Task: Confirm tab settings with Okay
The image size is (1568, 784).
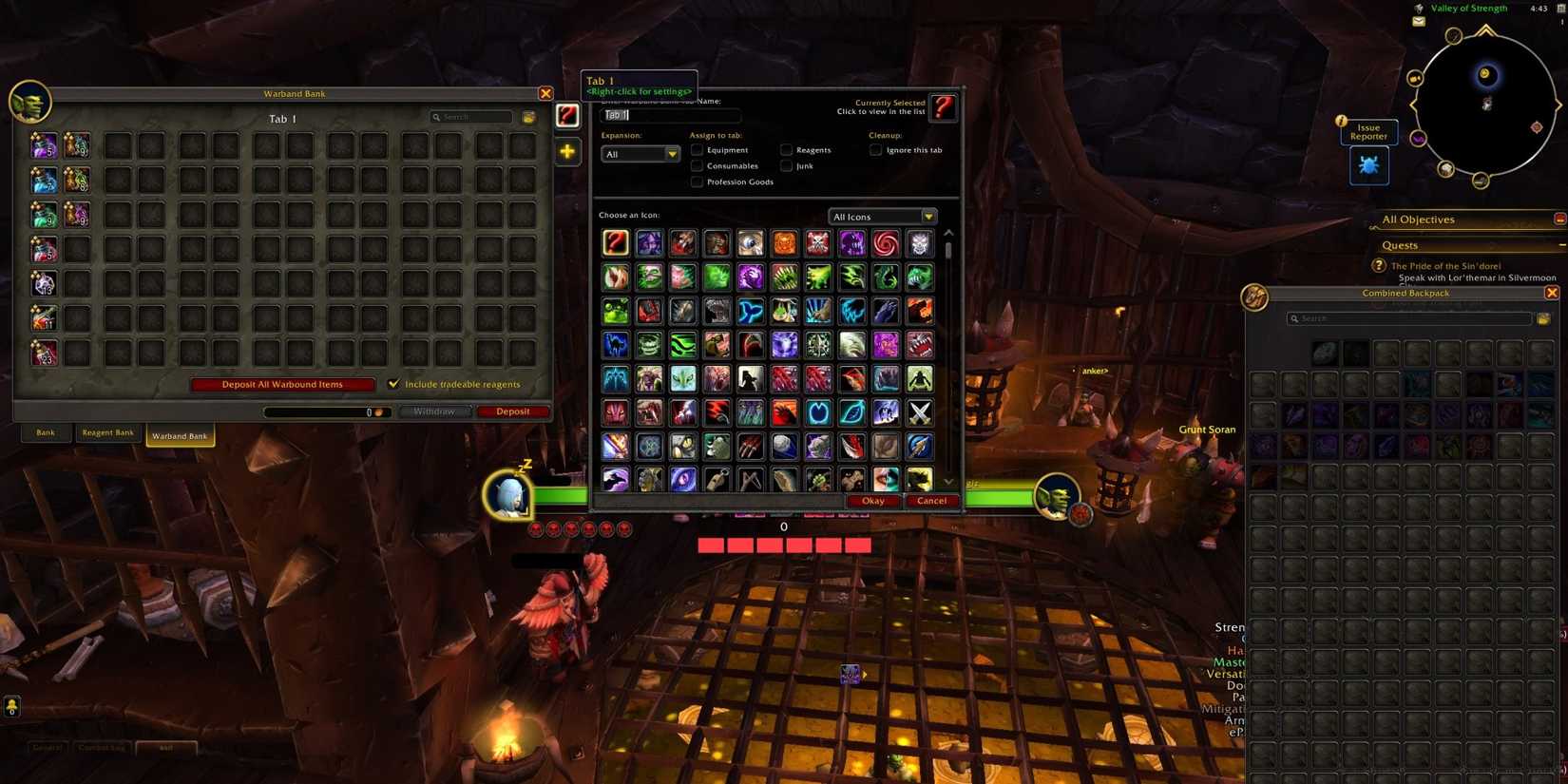Action: coord(871,500)
